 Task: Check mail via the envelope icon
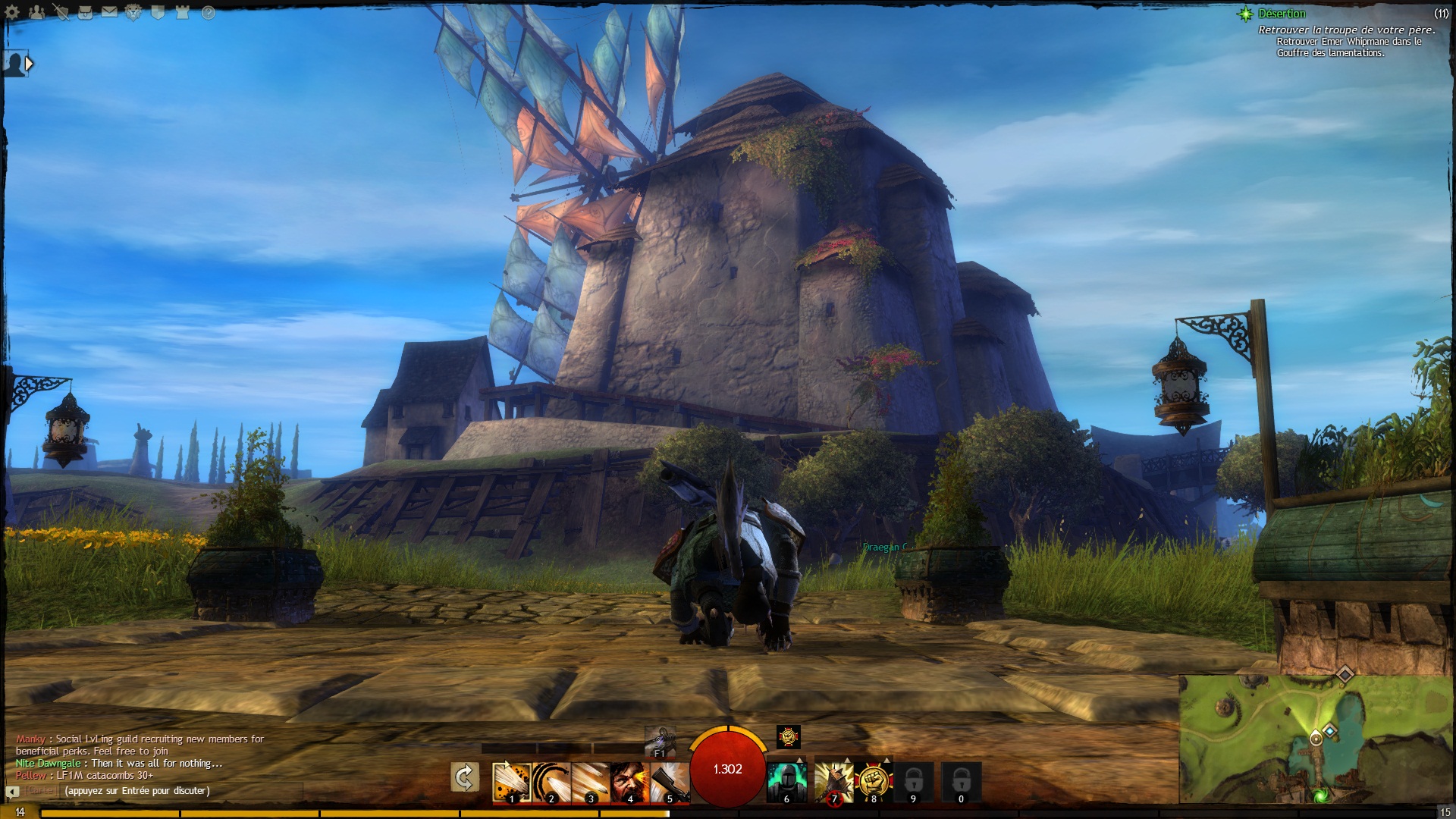[x=109, y=12]
